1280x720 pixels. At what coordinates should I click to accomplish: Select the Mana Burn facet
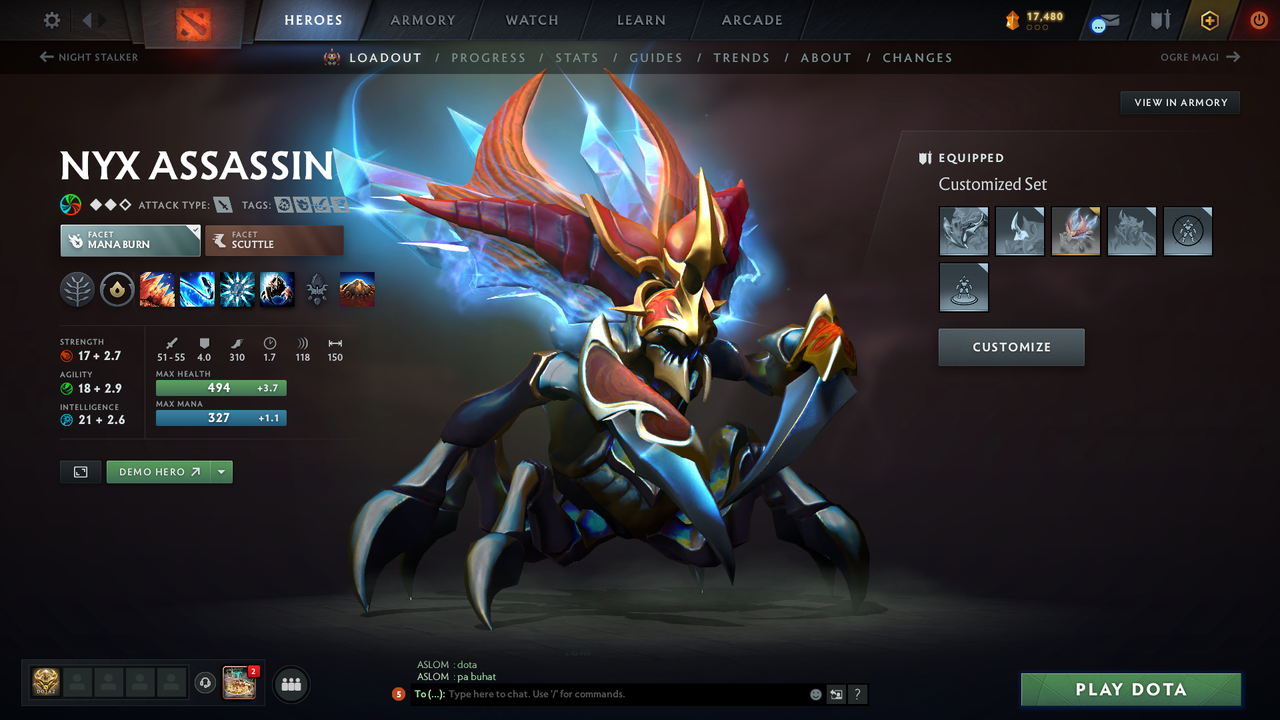130,240
